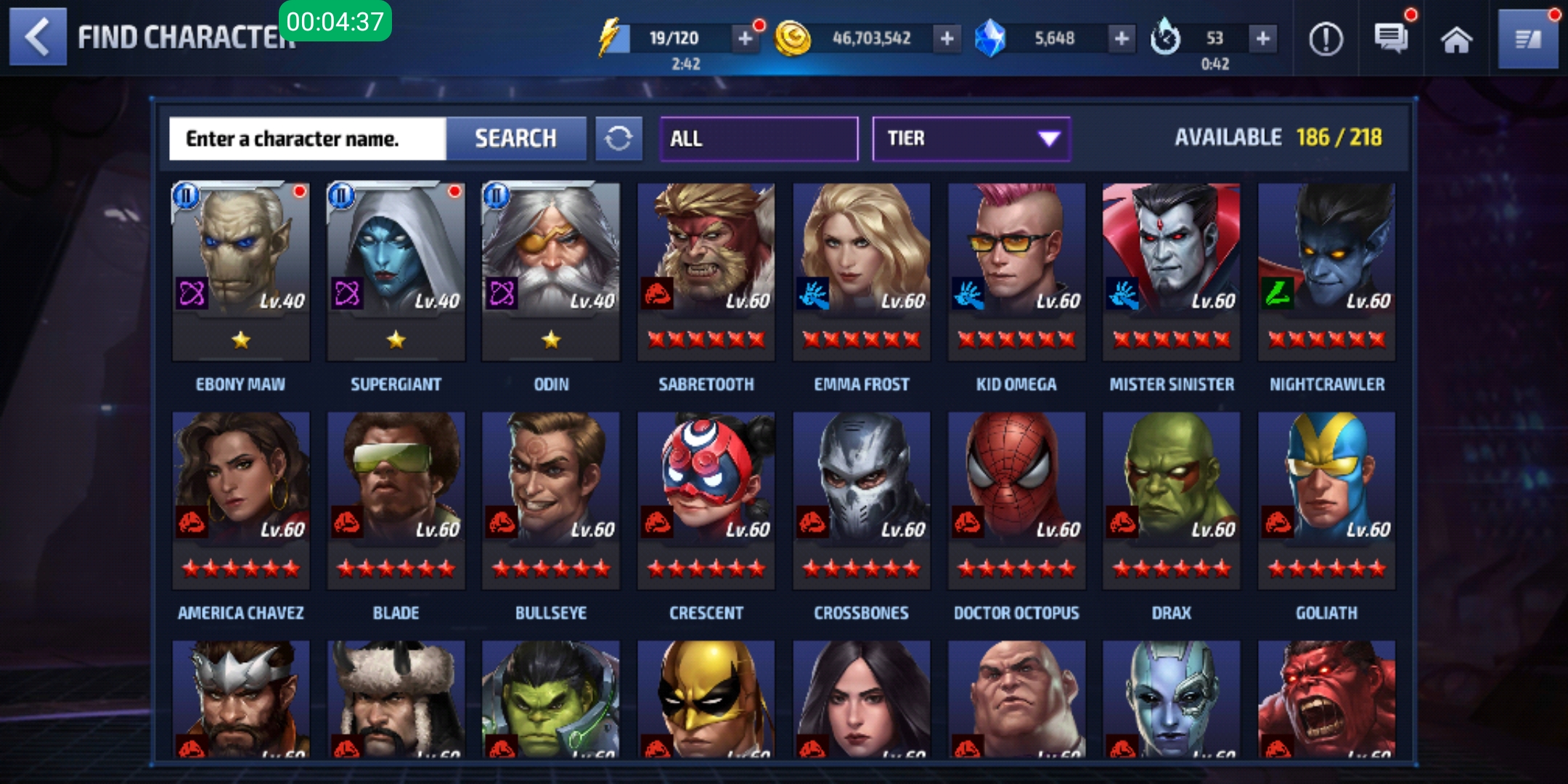
Task: Open the exclamation notice icon
Action: 1326,38
